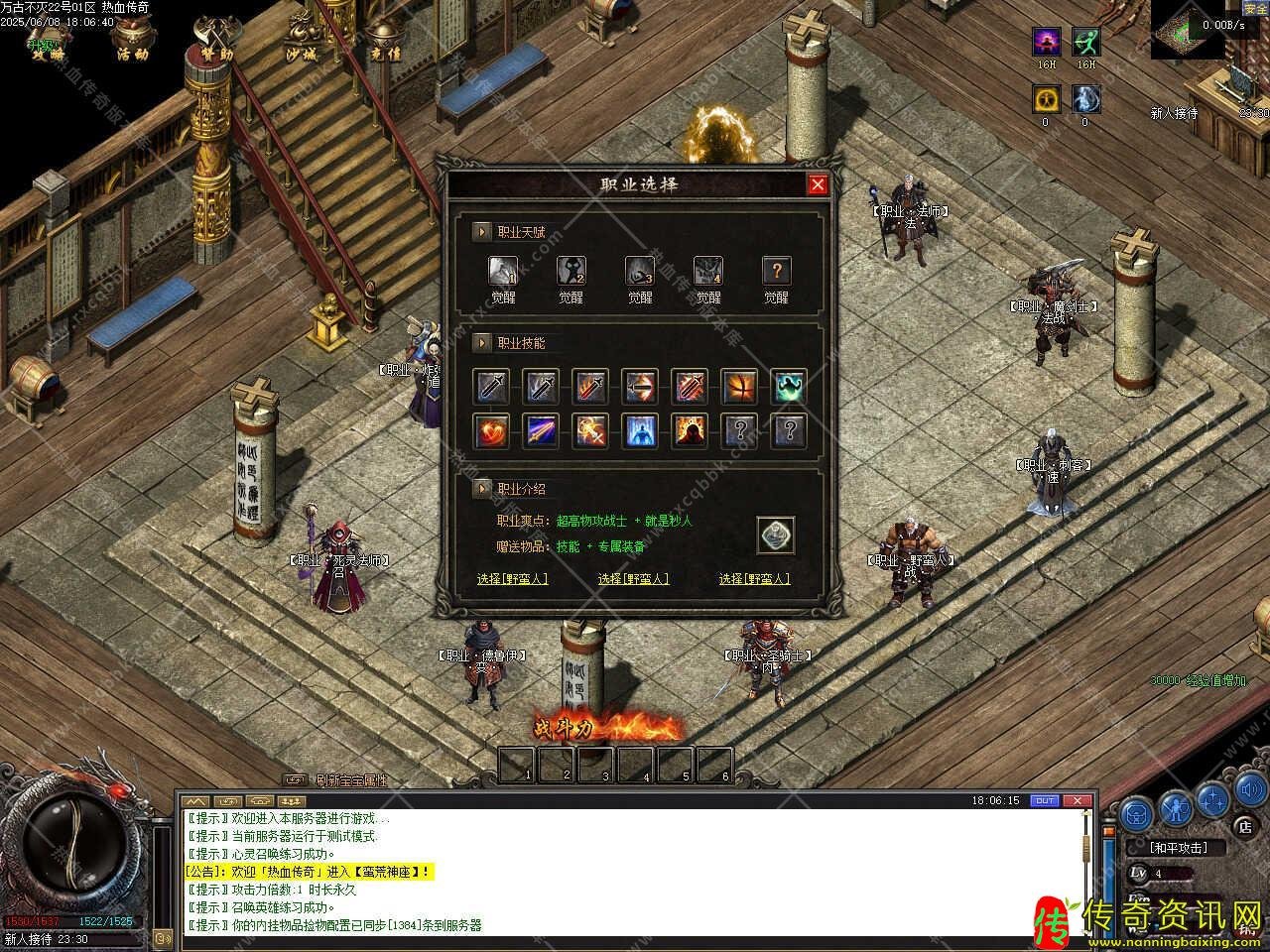The height and width of the screenshot is (952, 1270).
Task: Click the blue OUT button on chat
Action: pyautogui.click(x=1044, y=800)
